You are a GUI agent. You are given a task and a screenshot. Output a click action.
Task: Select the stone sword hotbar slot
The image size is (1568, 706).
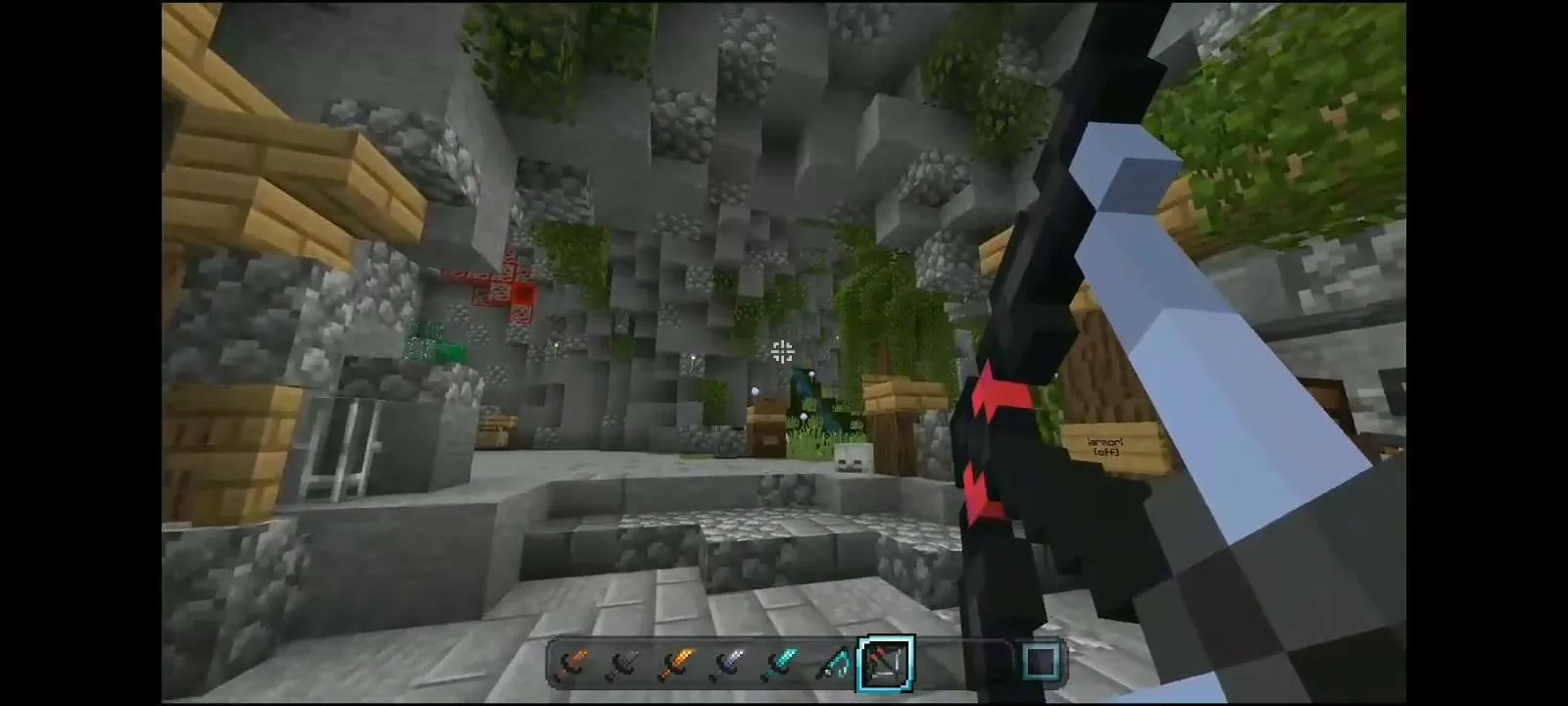[x=622, y=664]
